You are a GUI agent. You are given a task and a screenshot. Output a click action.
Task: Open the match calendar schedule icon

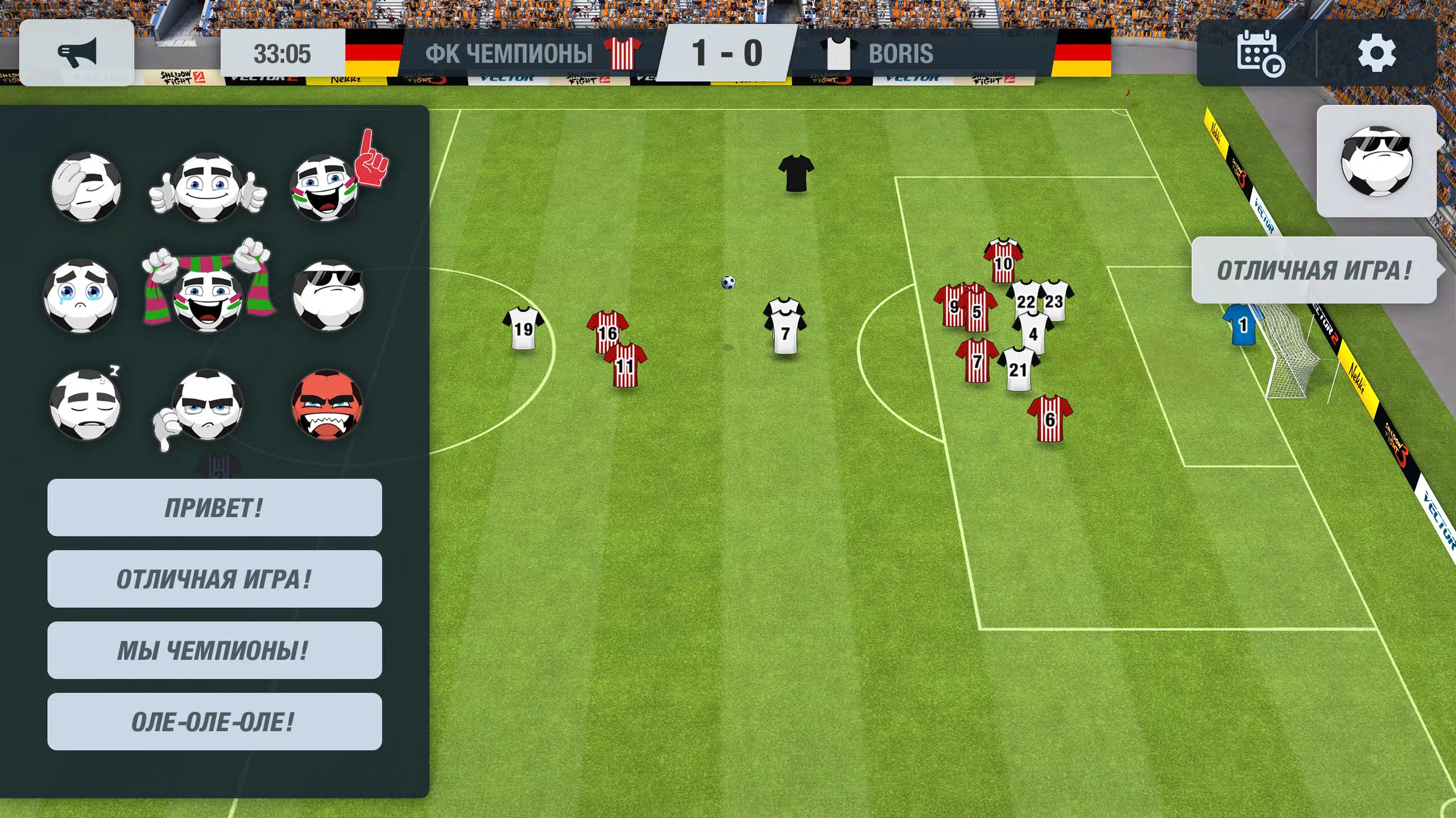click(x=1259, y=53)
